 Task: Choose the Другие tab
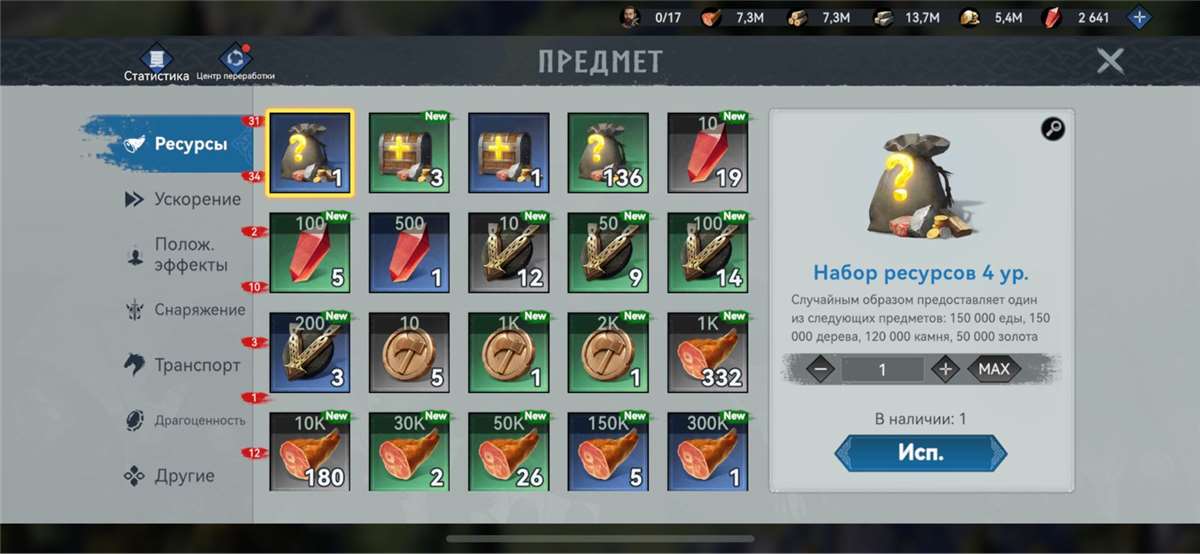[x=170, y=476]
